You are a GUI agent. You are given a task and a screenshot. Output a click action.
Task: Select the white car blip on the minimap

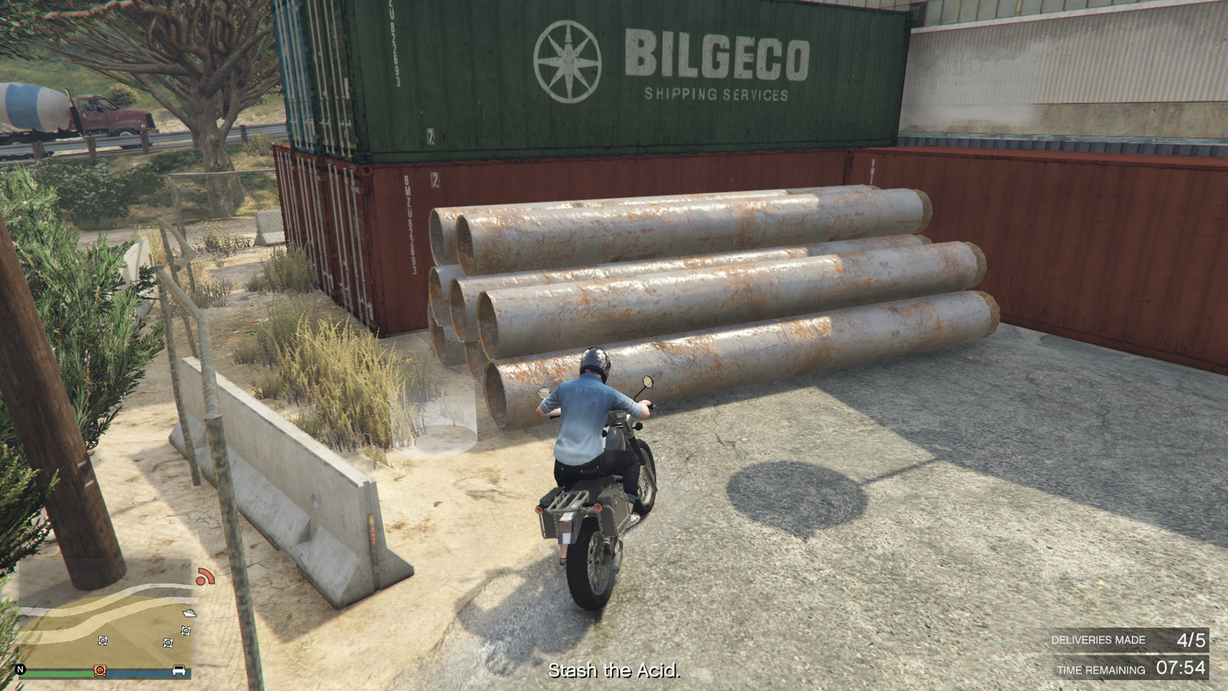pos(179,669)
